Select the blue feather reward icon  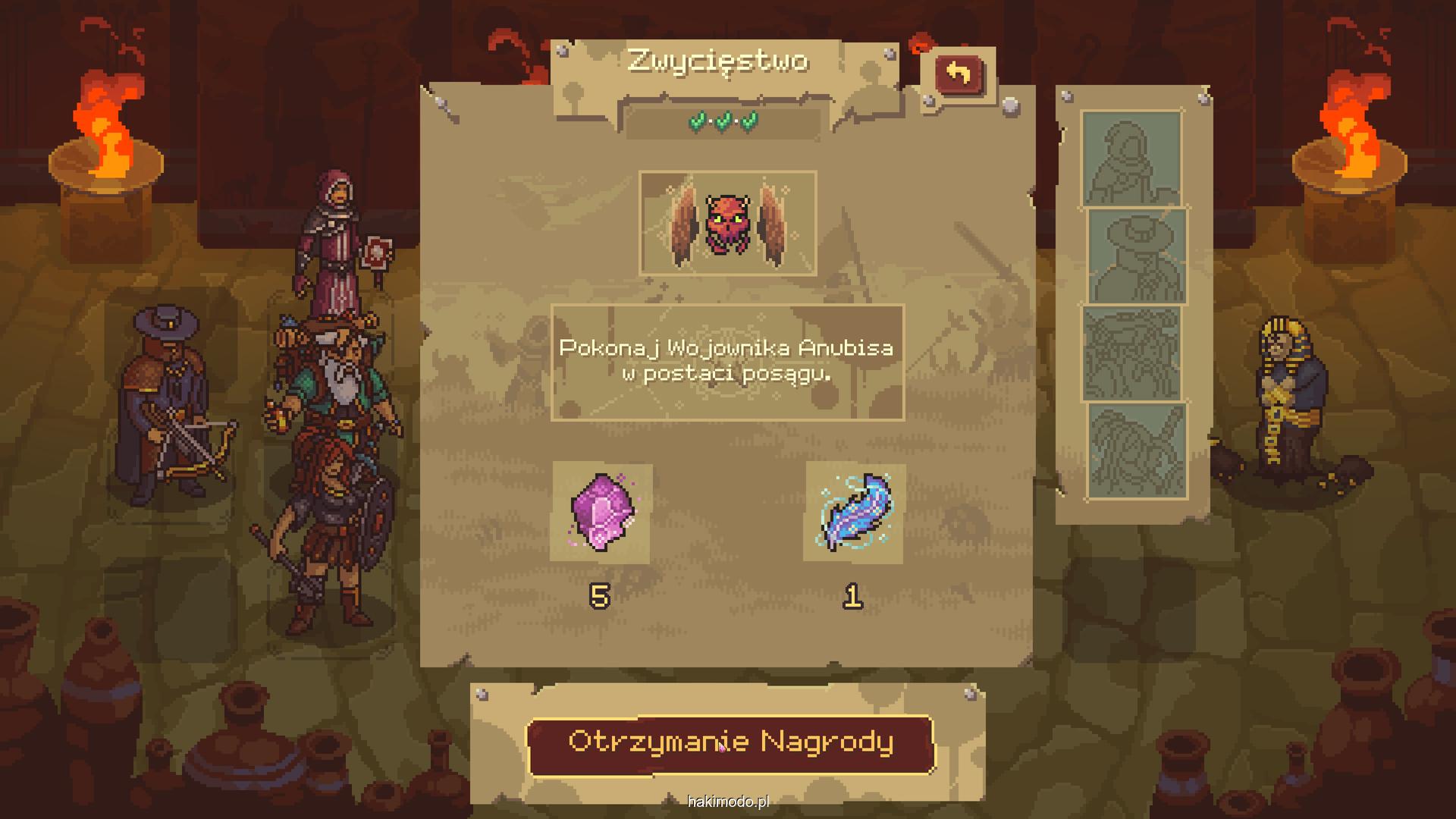point(855,513)
